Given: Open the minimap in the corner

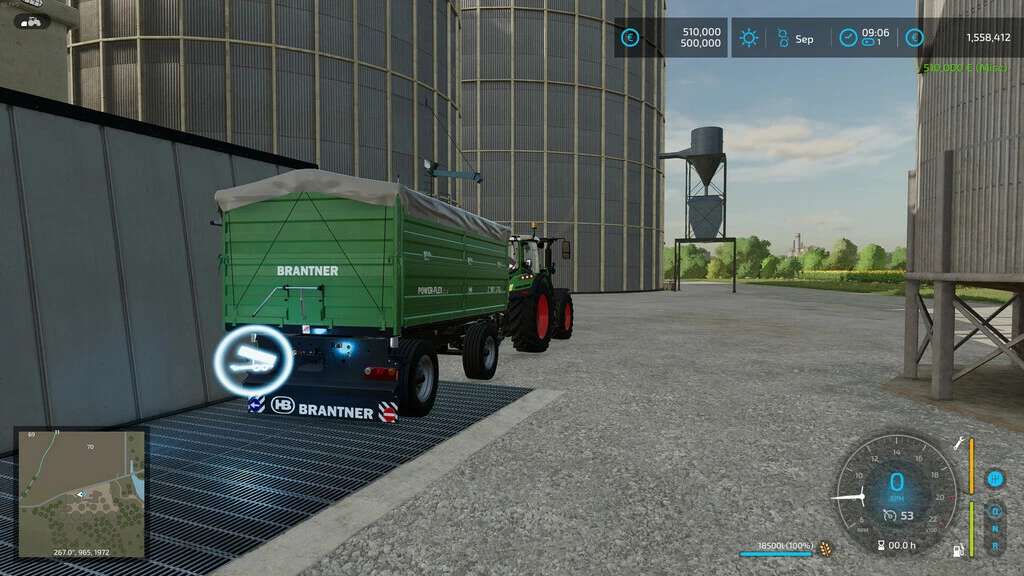Looking at the screenshot, I should 82,492.
